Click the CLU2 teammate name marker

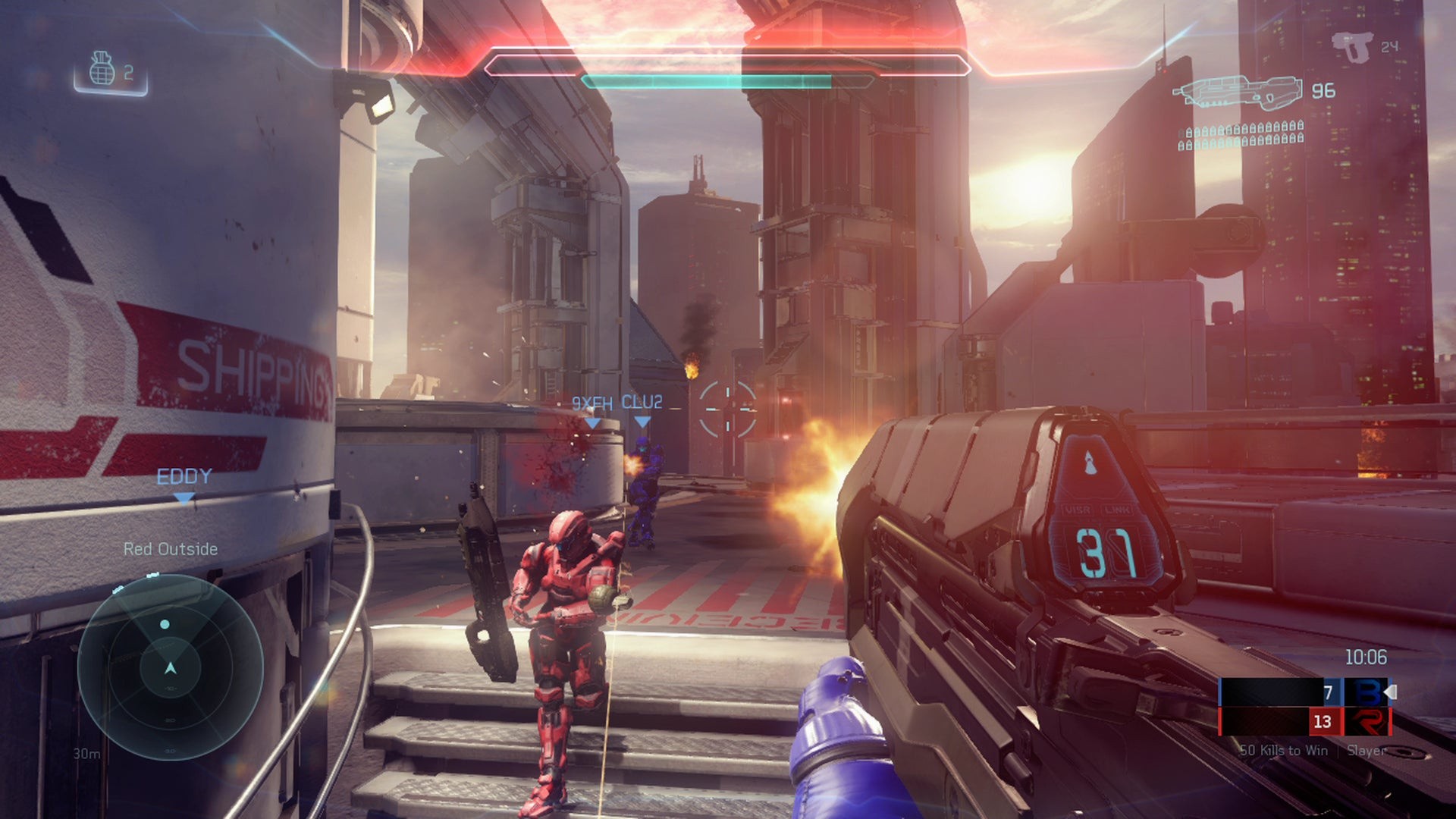(642, 403)
